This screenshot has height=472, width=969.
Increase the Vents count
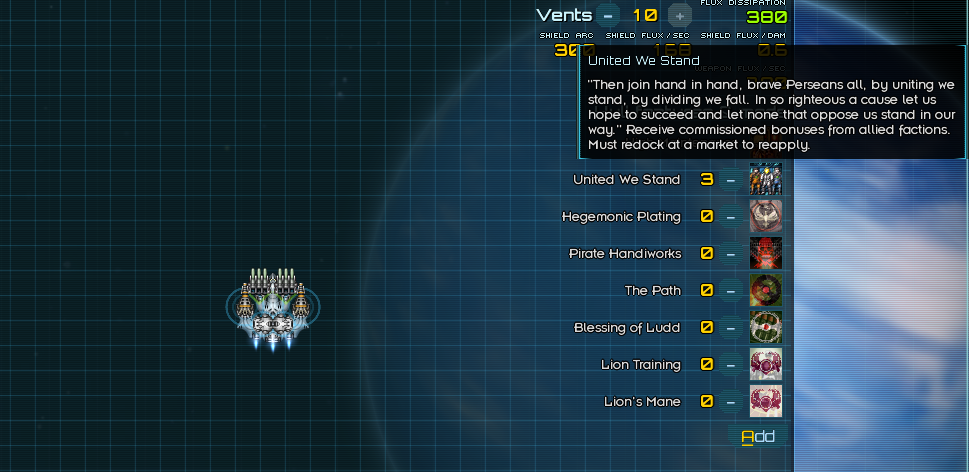tap(679, 15)
